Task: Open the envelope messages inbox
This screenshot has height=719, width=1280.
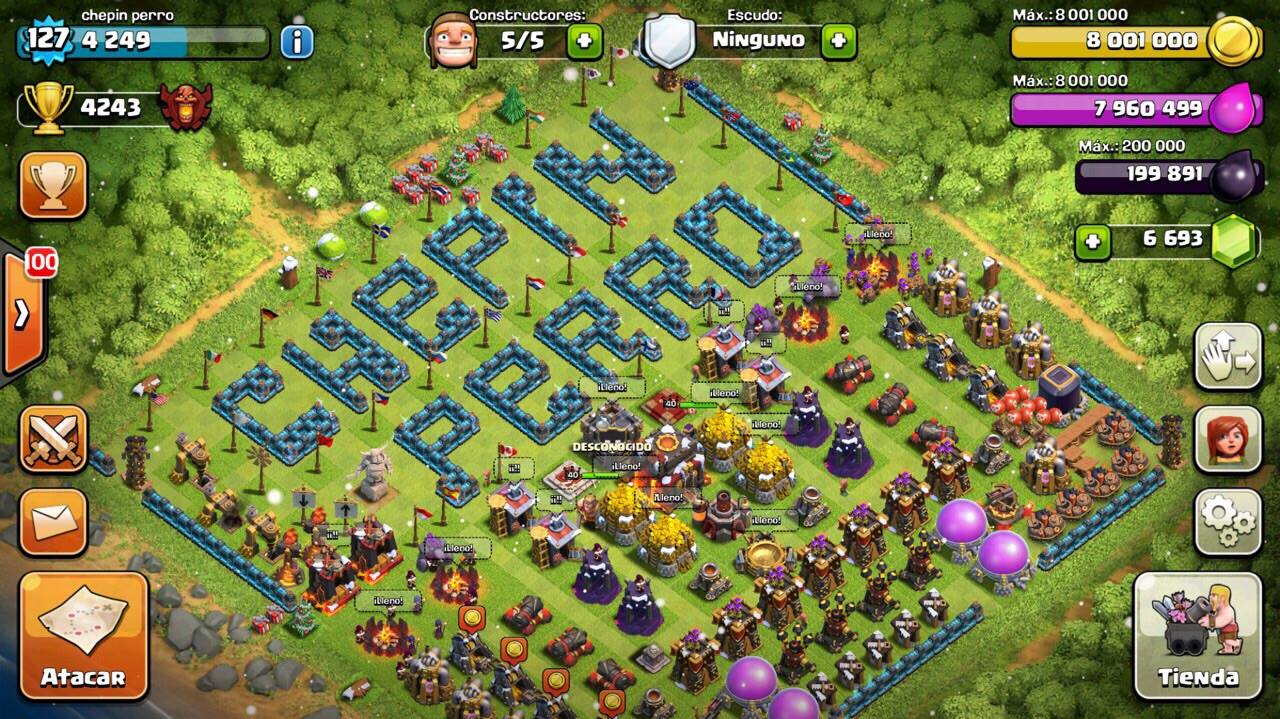Action: pos(53,521)
